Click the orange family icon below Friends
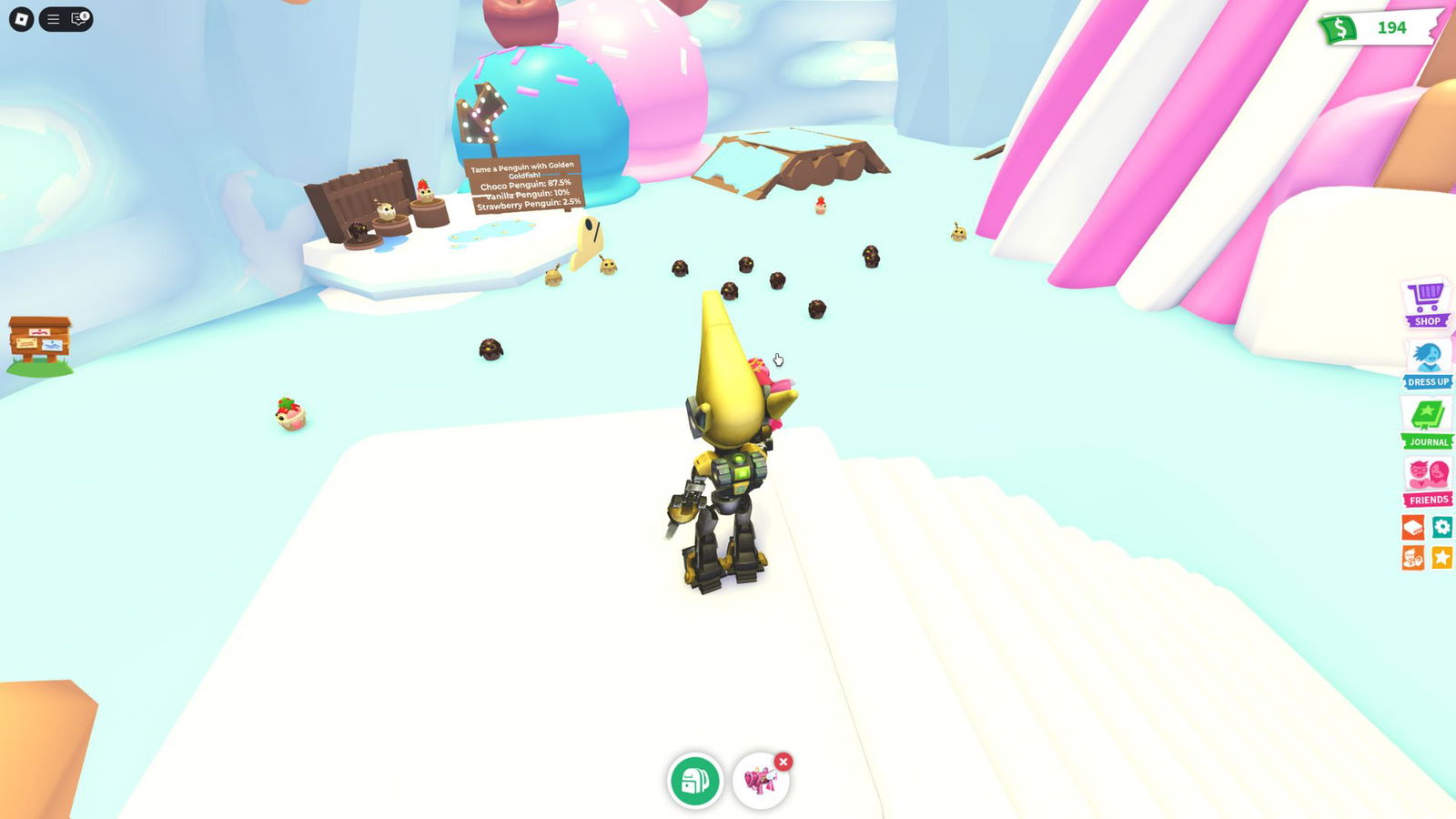Image resolution: width=1456 pixels, height=819 pixels. pos(1413,559)
